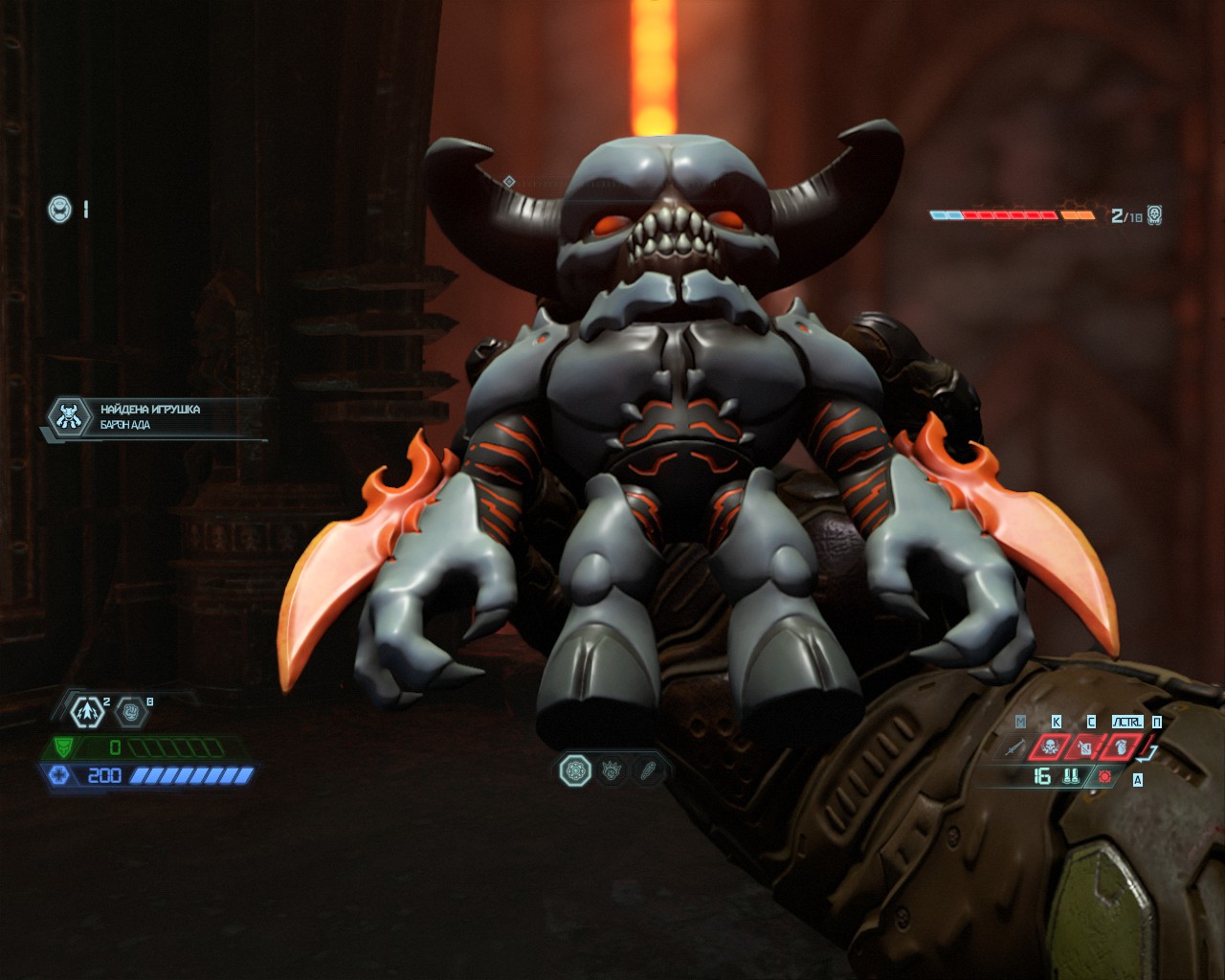Select the highlighted octagon rune slot
The width and height of the screenshot is (1225, 980).
575,769
